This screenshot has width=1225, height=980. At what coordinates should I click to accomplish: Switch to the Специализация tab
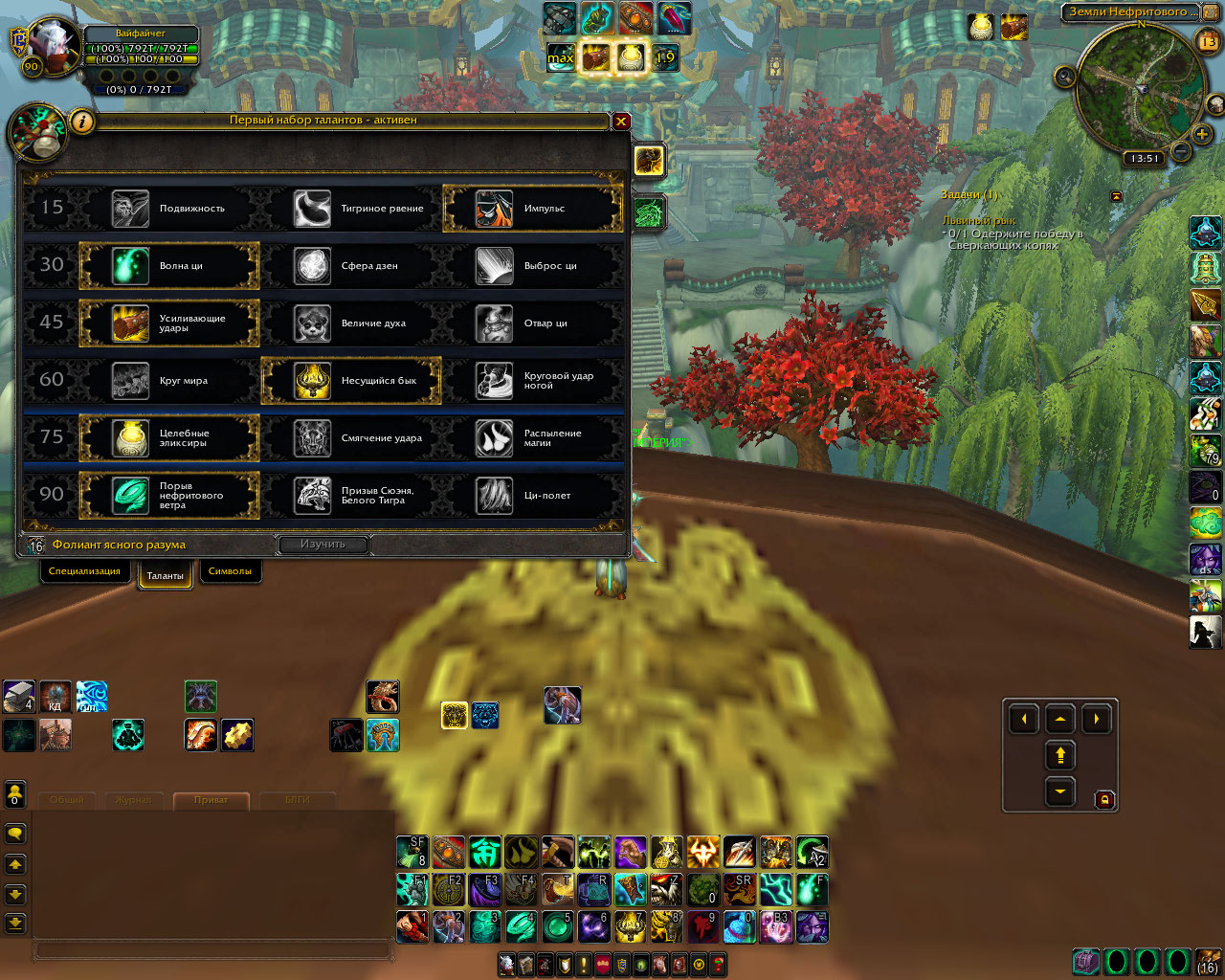tap(84, 571)
